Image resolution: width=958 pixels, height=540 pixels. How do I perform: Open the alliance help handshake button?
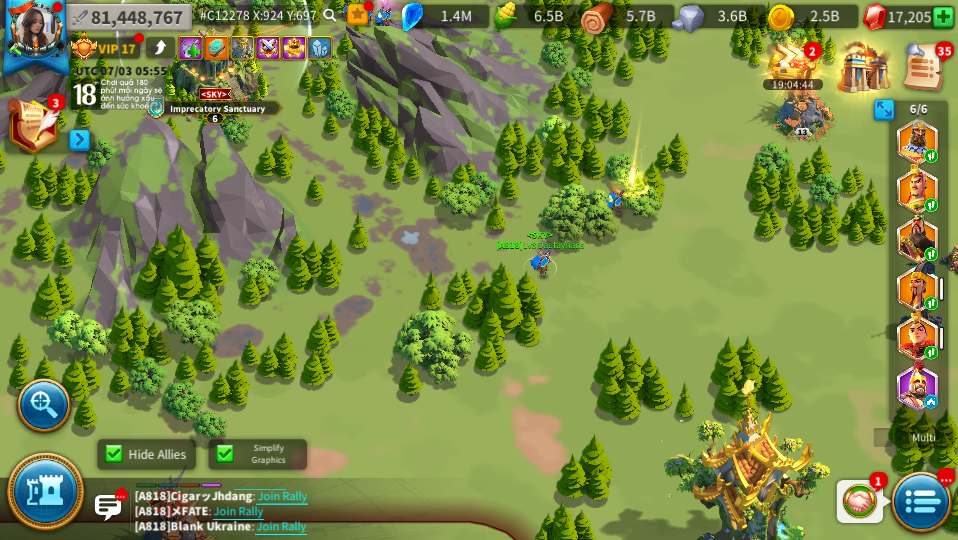pos(859,501)
